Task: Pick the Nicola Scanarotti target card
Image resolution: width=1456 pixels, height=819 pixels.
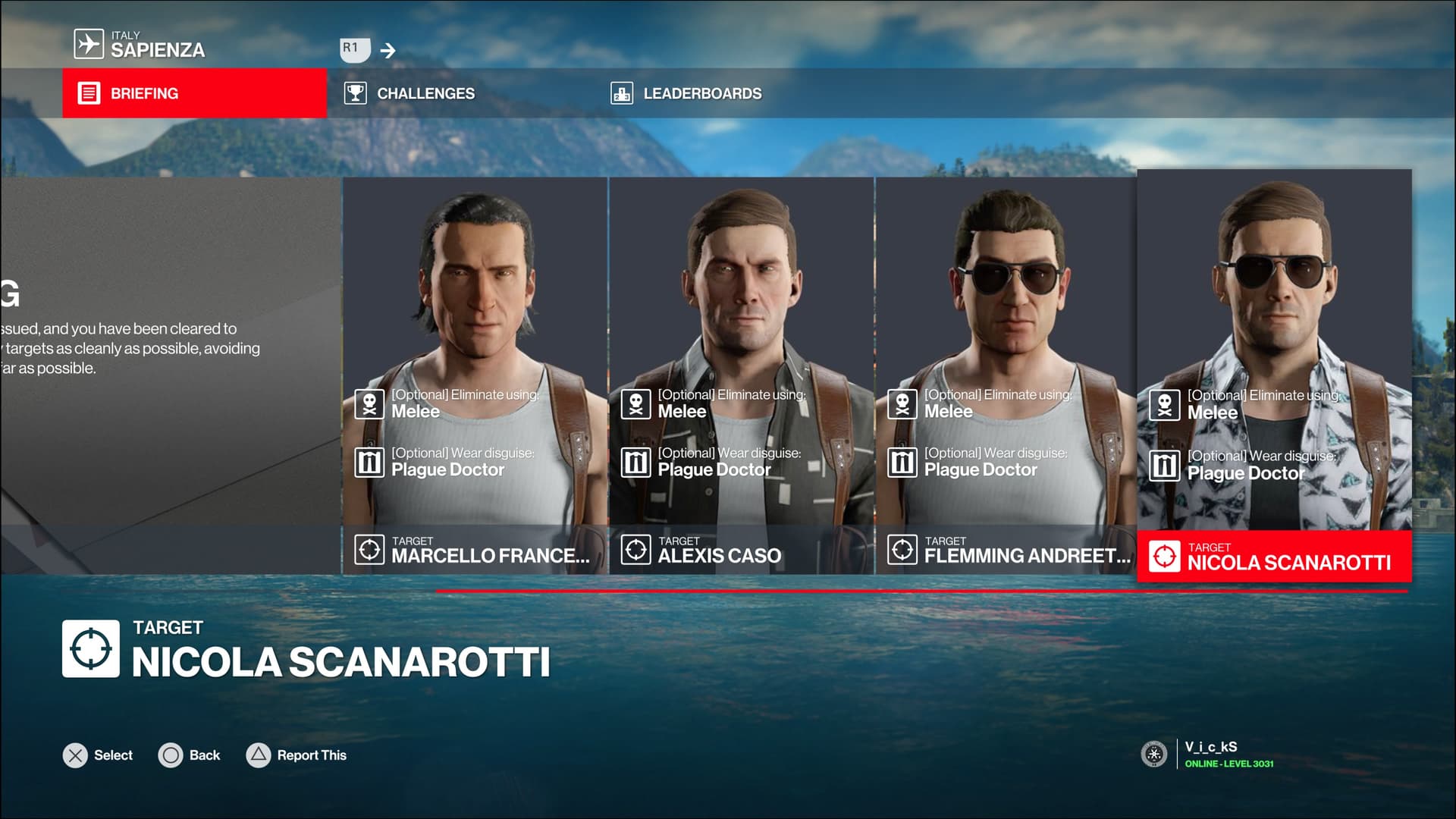Action: coord(1274,375)
